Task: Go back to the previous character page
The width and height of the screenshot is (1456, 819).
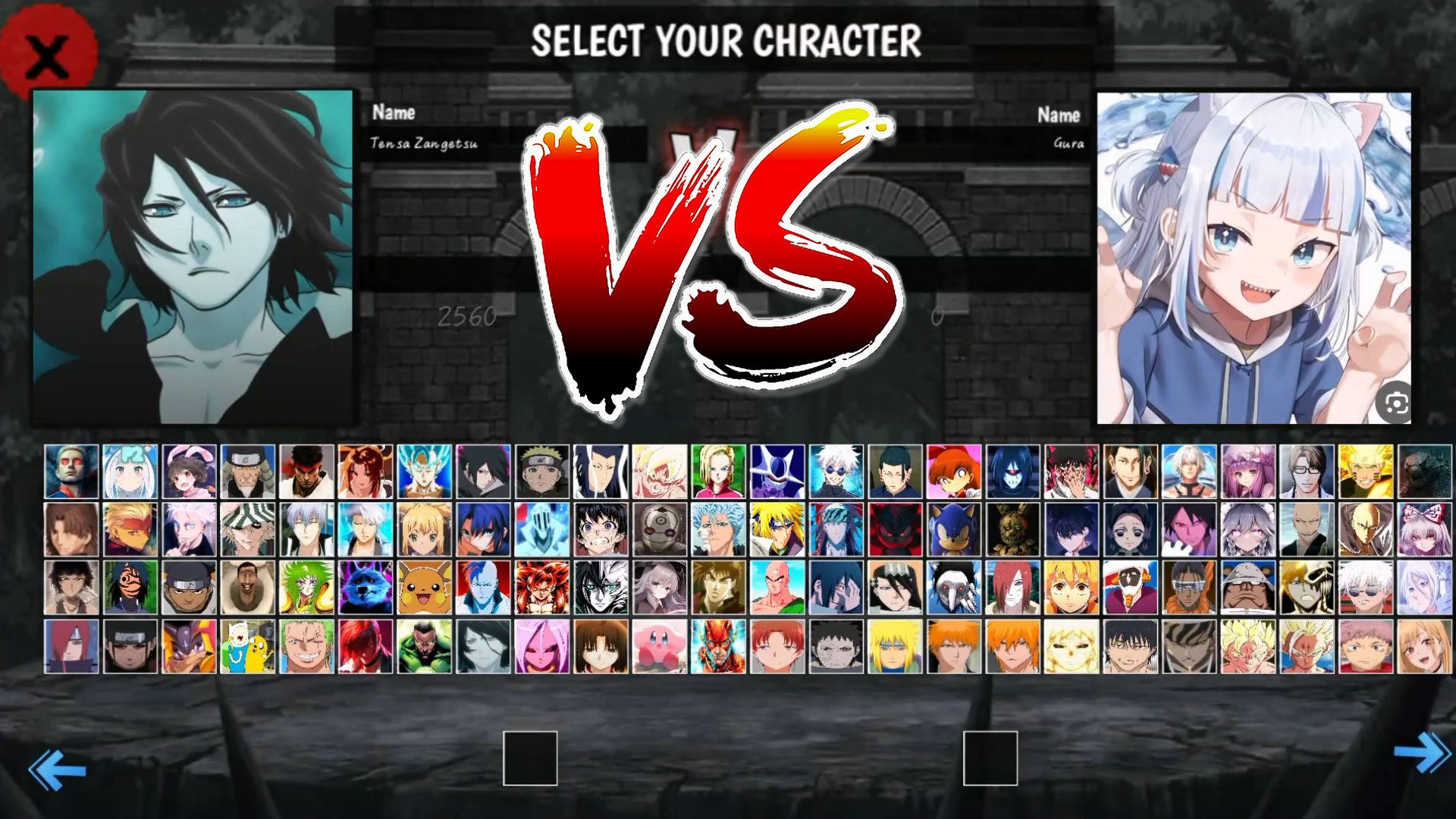Action: click(57, 770)
